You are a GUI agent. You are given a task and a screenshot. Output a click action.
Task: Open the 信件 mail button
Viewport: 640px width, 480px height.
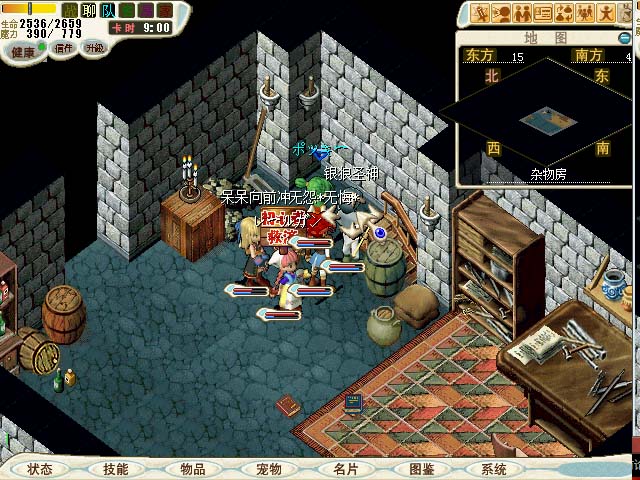(x=64, y=47)
